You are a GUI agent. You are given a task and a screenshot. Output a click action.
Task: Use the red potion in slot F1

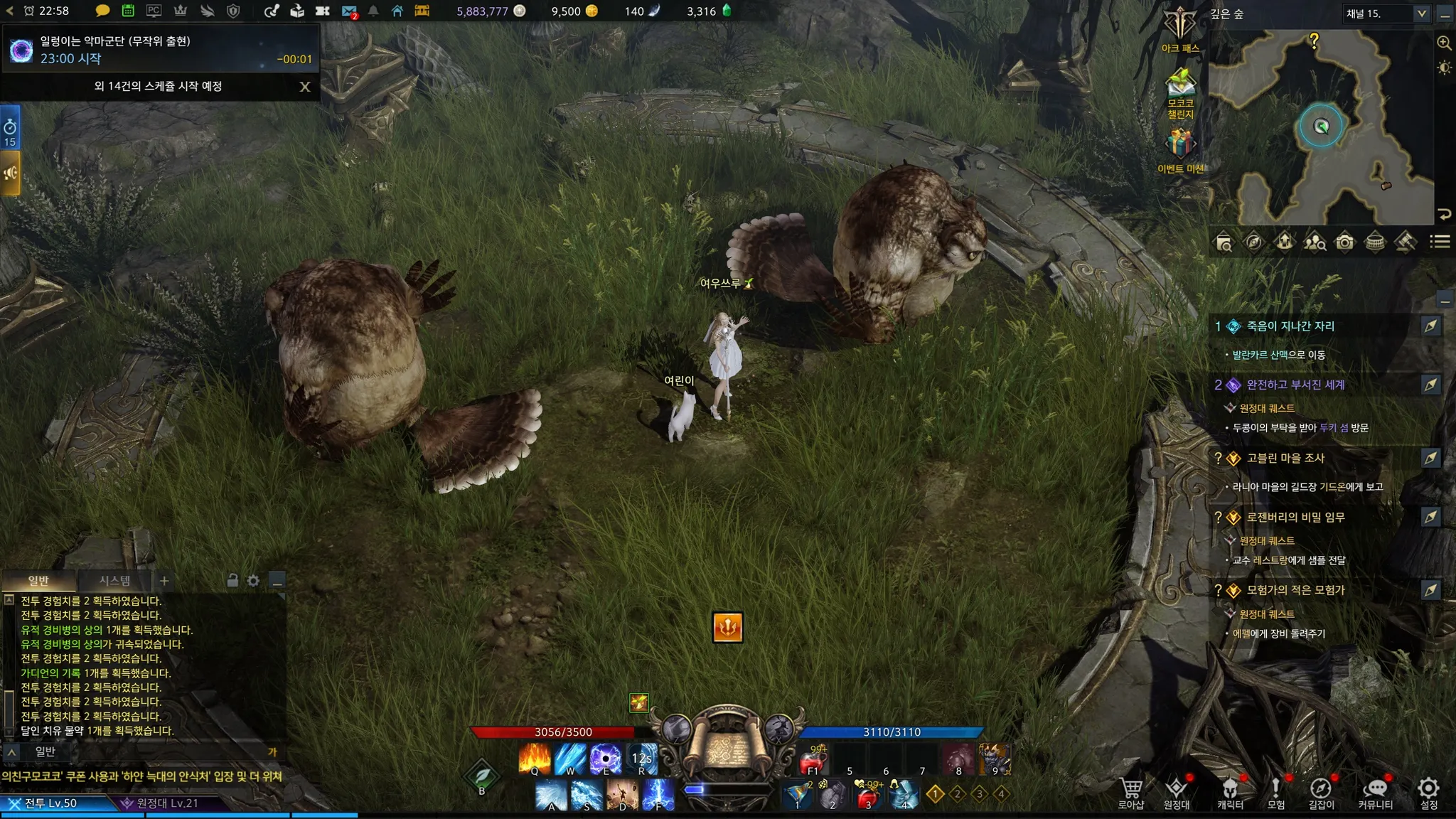point(813,761)
